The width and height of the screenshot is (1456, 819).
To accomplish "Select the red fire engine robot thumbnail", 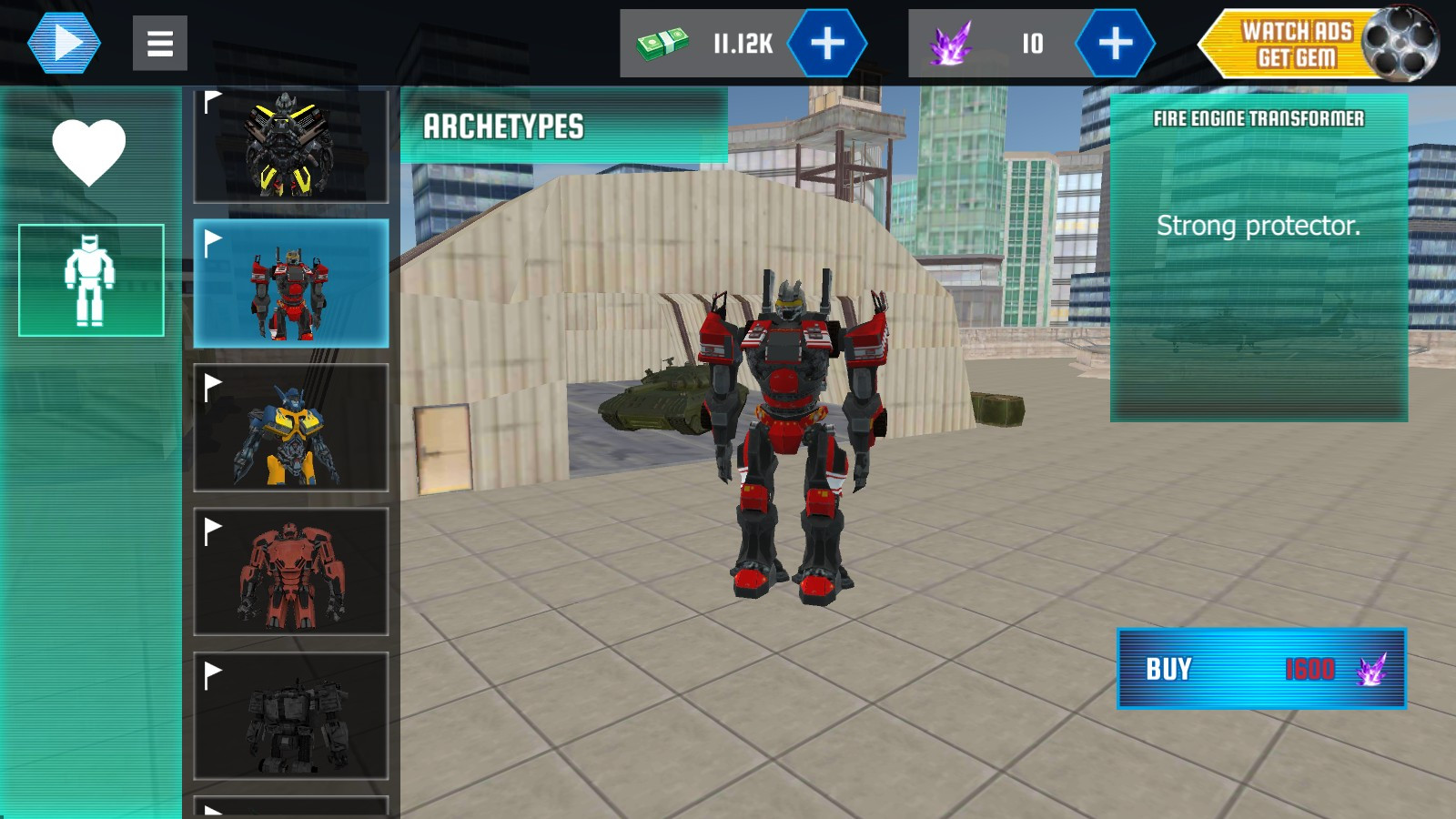I will [x=290, y=283].
